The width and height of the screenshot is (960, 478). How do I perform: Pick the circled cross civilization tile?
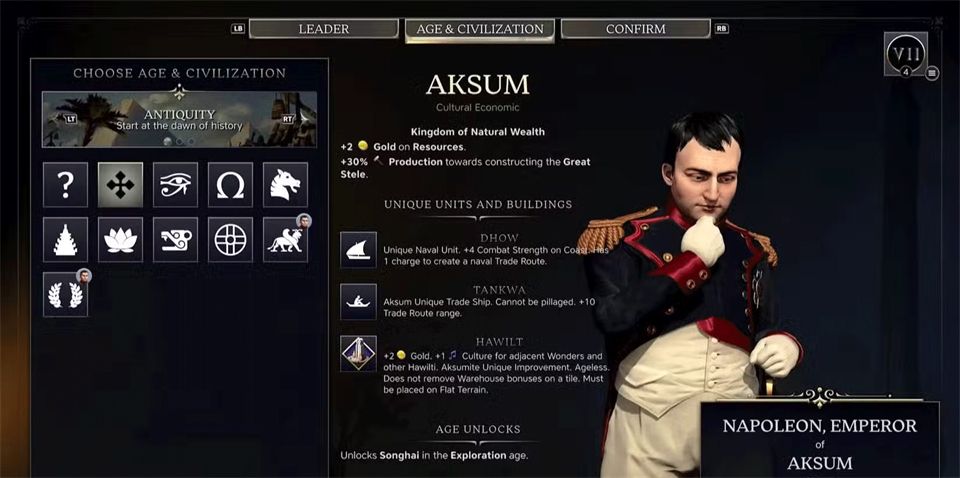tap(230, 240)
